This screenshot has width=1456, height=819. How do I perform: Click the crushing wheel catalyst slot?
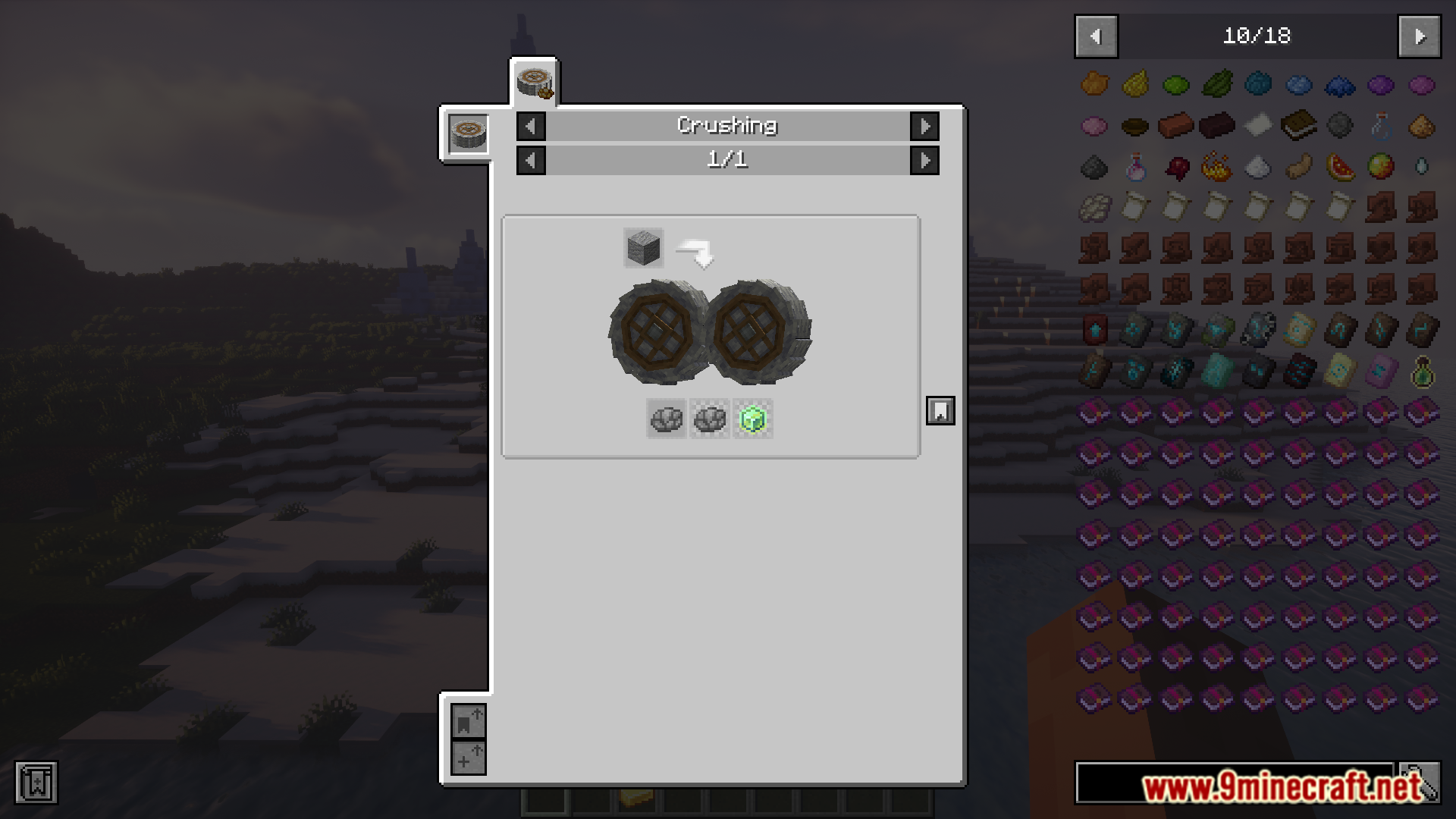click(x=468, y=133)
